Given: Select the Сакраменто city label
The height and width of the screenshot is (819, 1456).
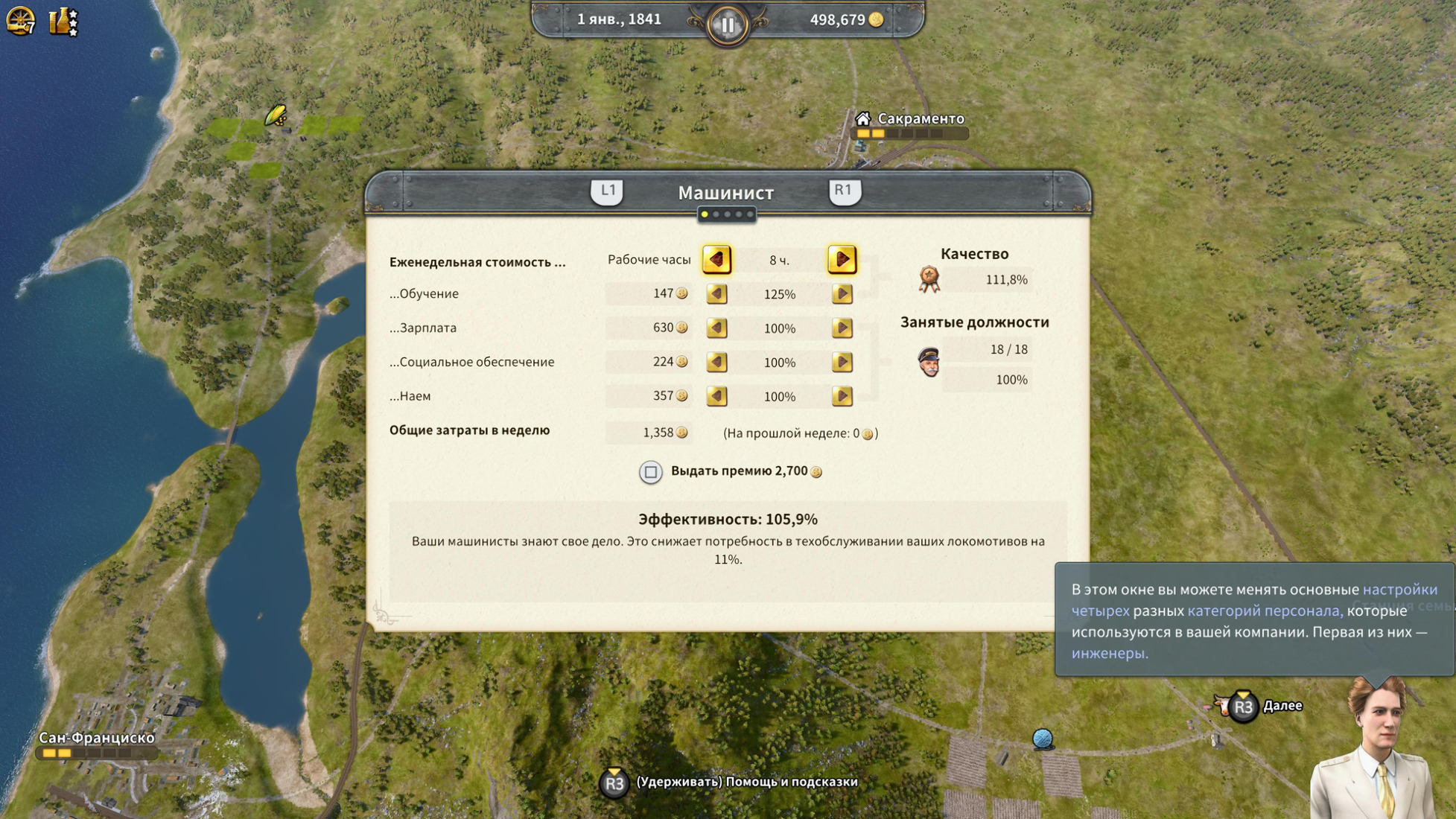Looking at the screenshot, I should pos(920,119).
